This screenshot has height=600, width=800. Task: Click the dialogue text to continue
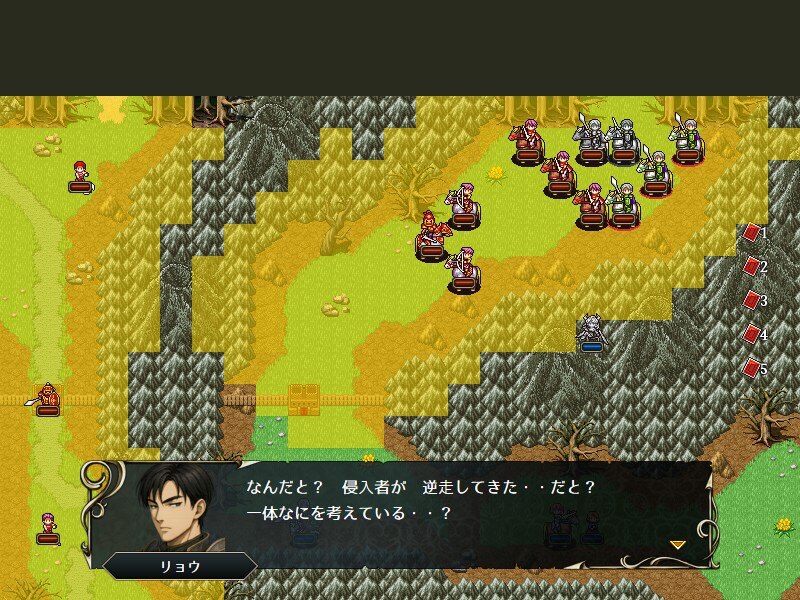point(420,500)
